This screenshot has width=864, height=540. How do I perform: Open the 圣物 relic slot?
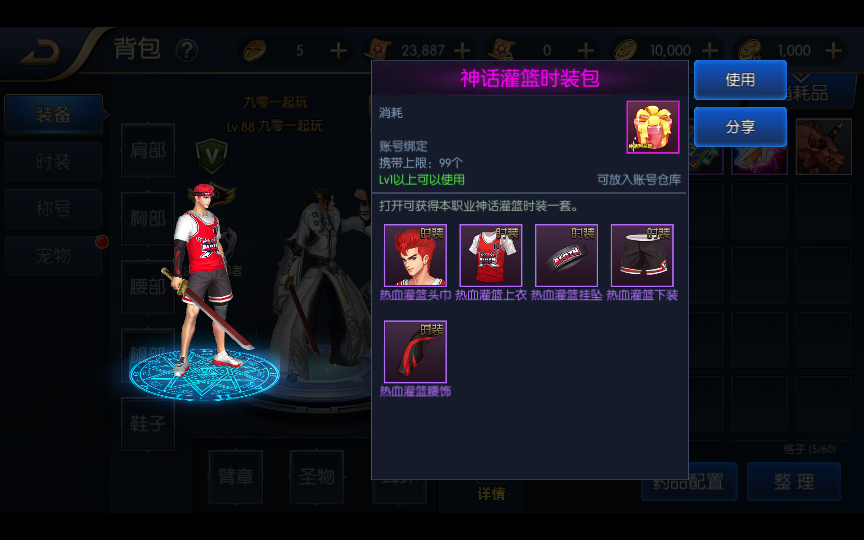(316, 477)
